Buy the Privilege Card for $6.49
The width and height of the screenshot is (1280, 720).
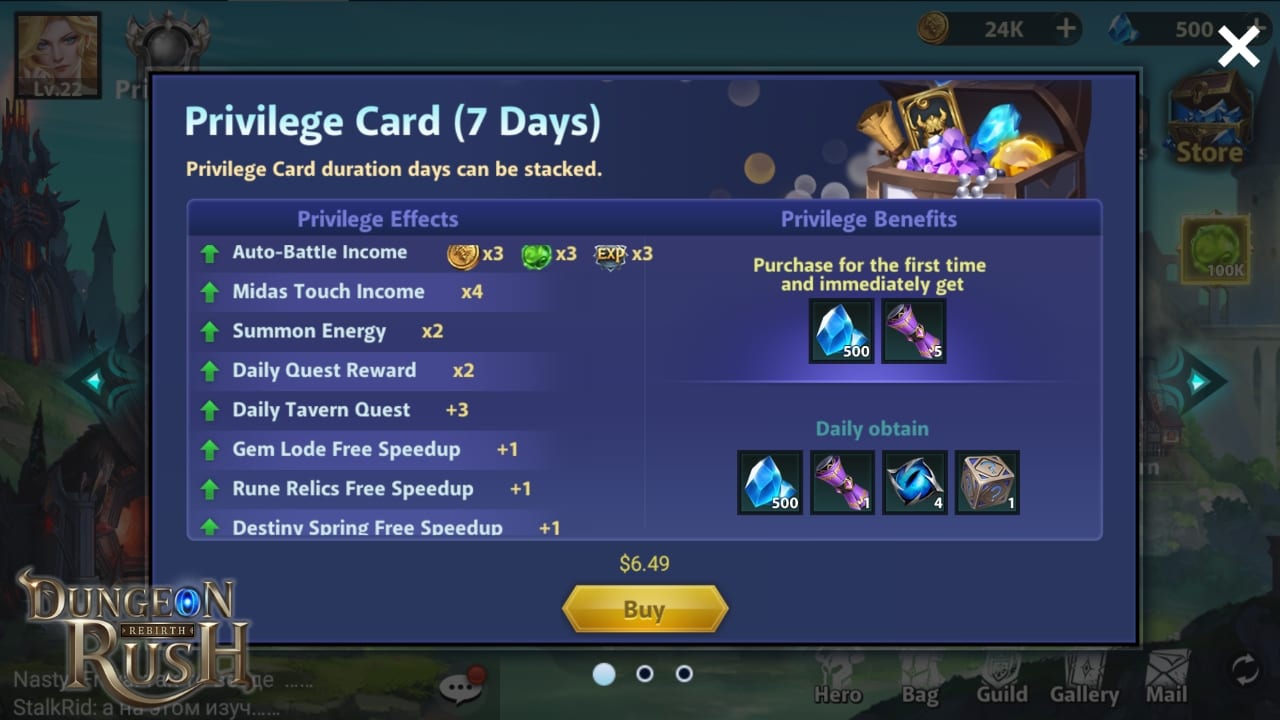644,609
